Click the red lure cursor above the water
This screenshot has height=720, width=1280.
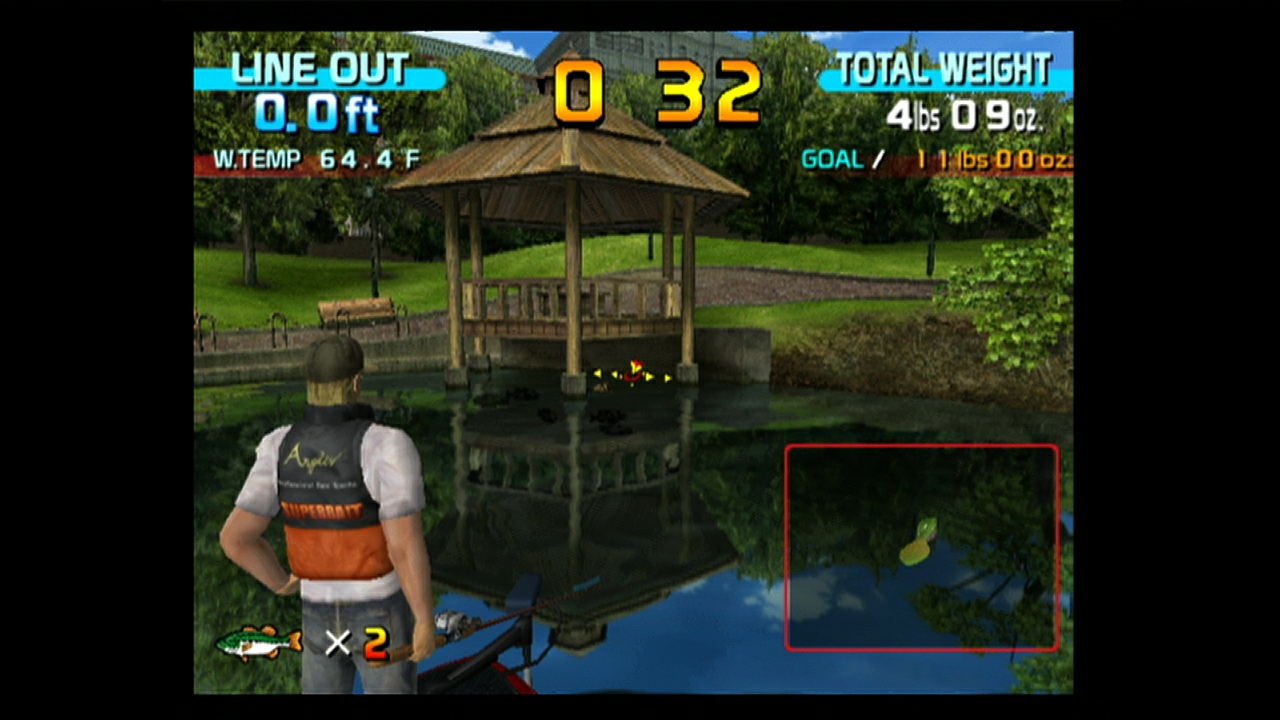(x=633, y=372)
